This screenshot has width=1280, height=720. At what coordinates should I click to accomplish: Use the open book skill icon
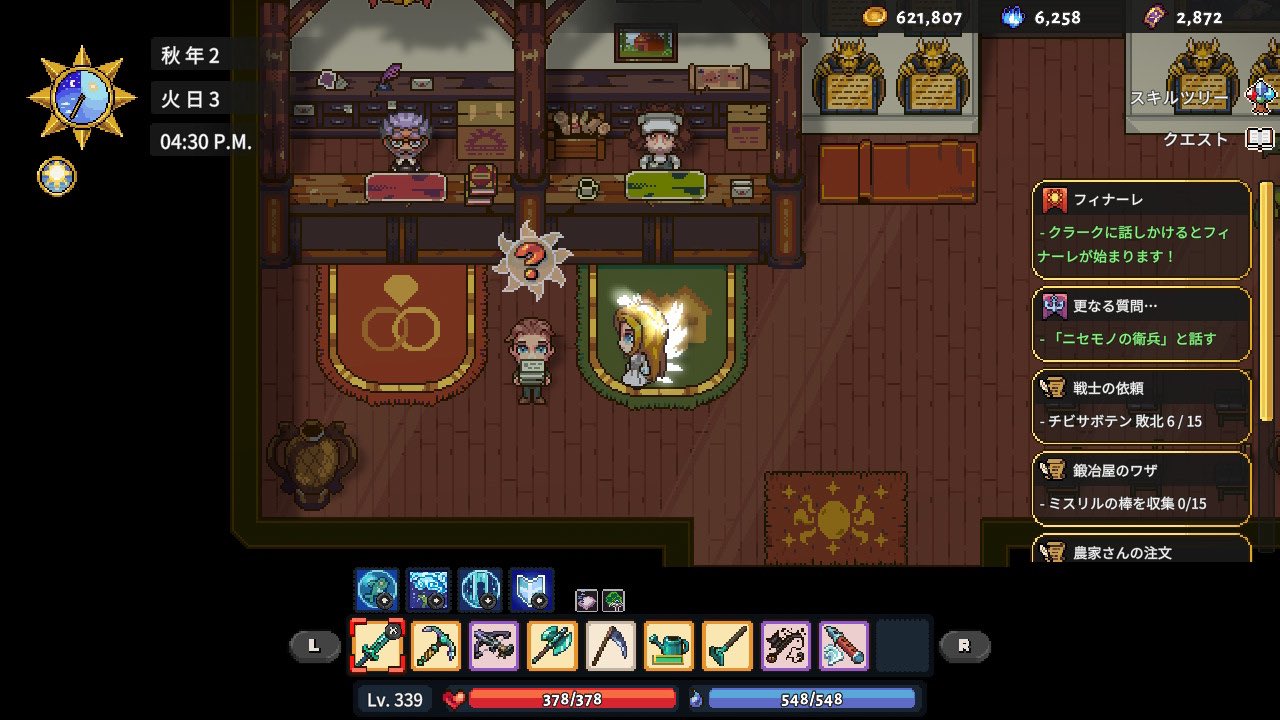(x=531, y=590)
